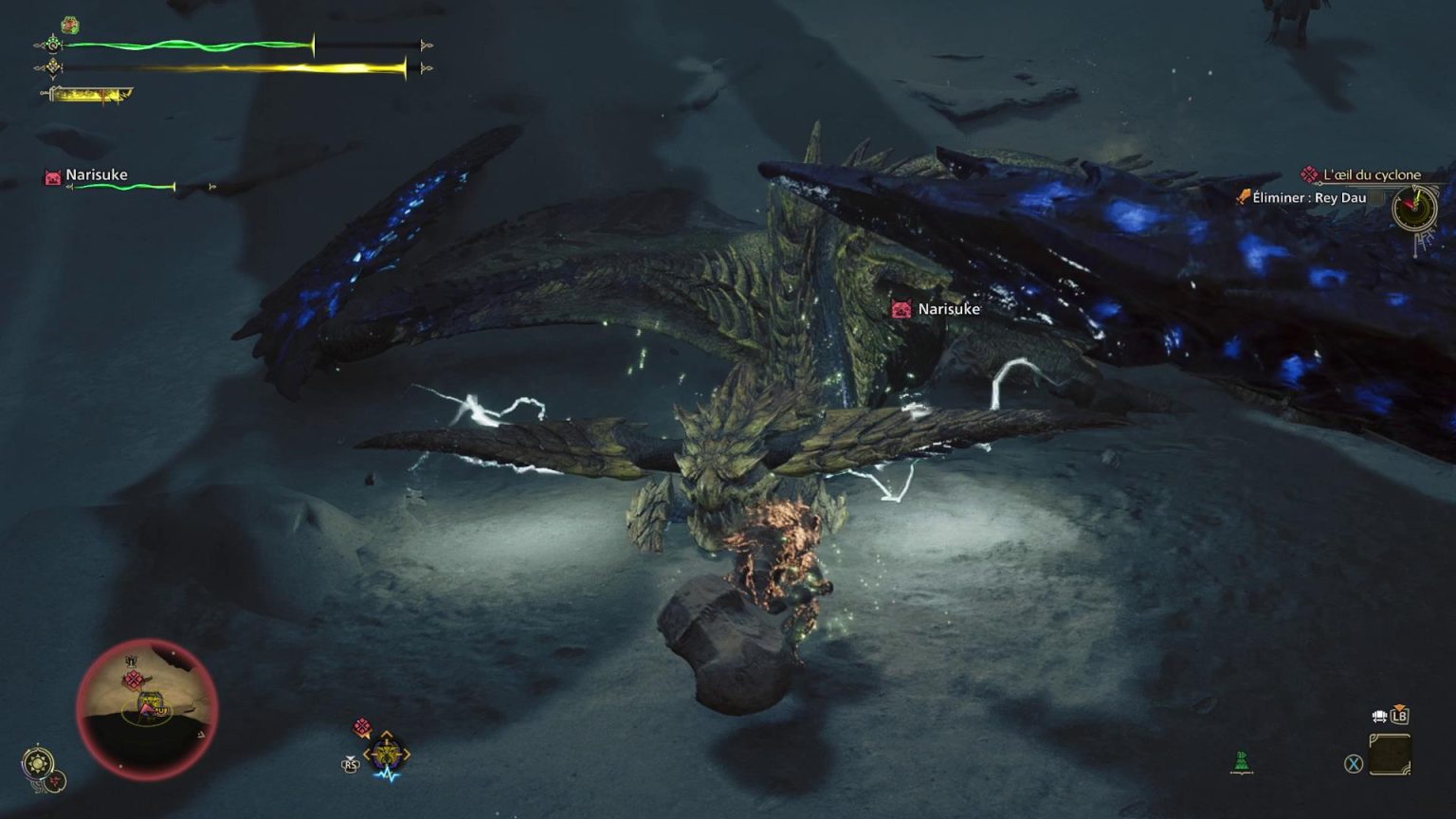Toggle the X button item action
Image resolution: width=1456 pixels, height=819 pixels.
pos(1353,764)
